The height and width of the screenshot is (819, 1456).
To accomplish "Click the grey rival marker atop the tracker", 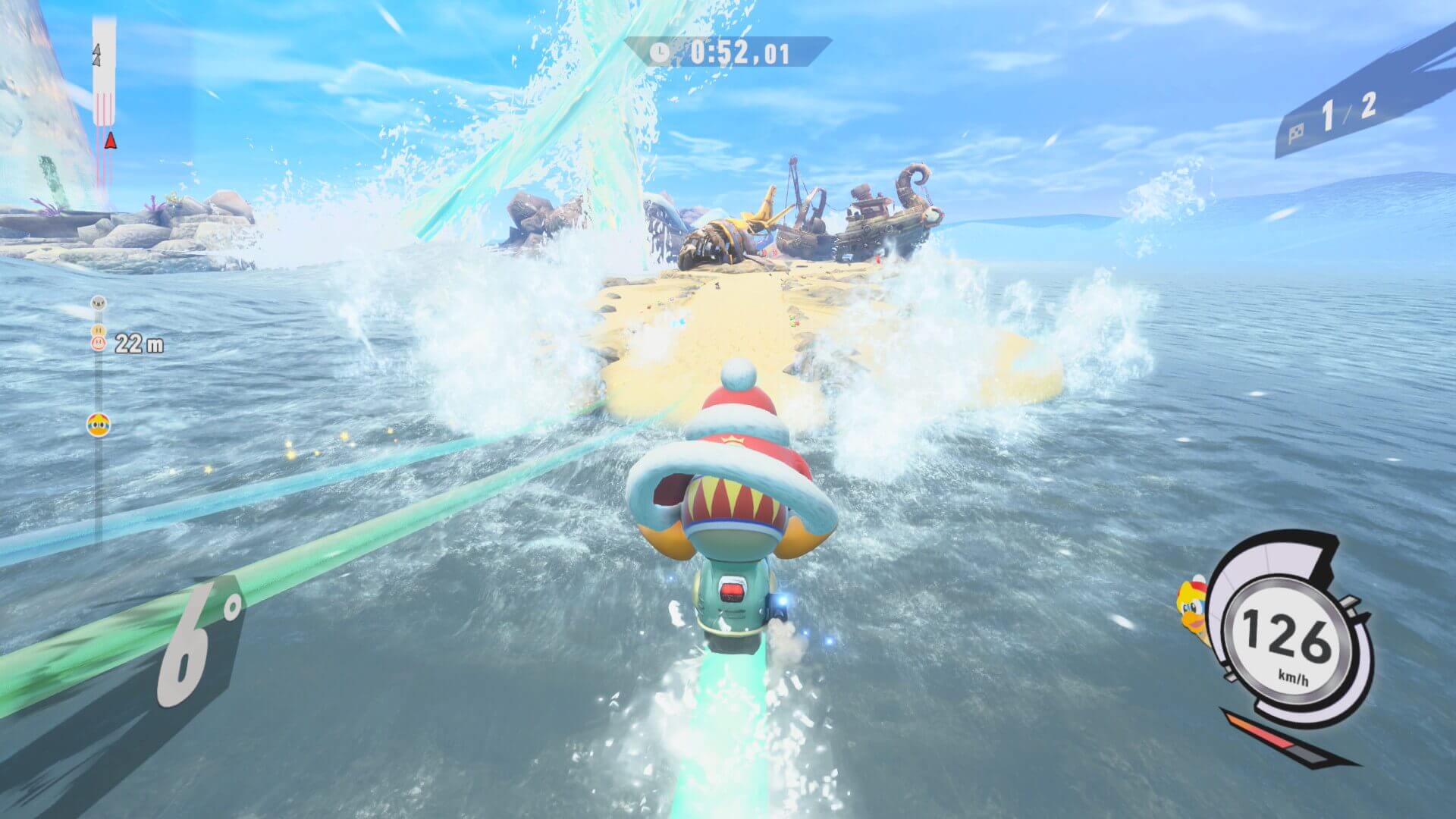I will [x=98, y=304].
